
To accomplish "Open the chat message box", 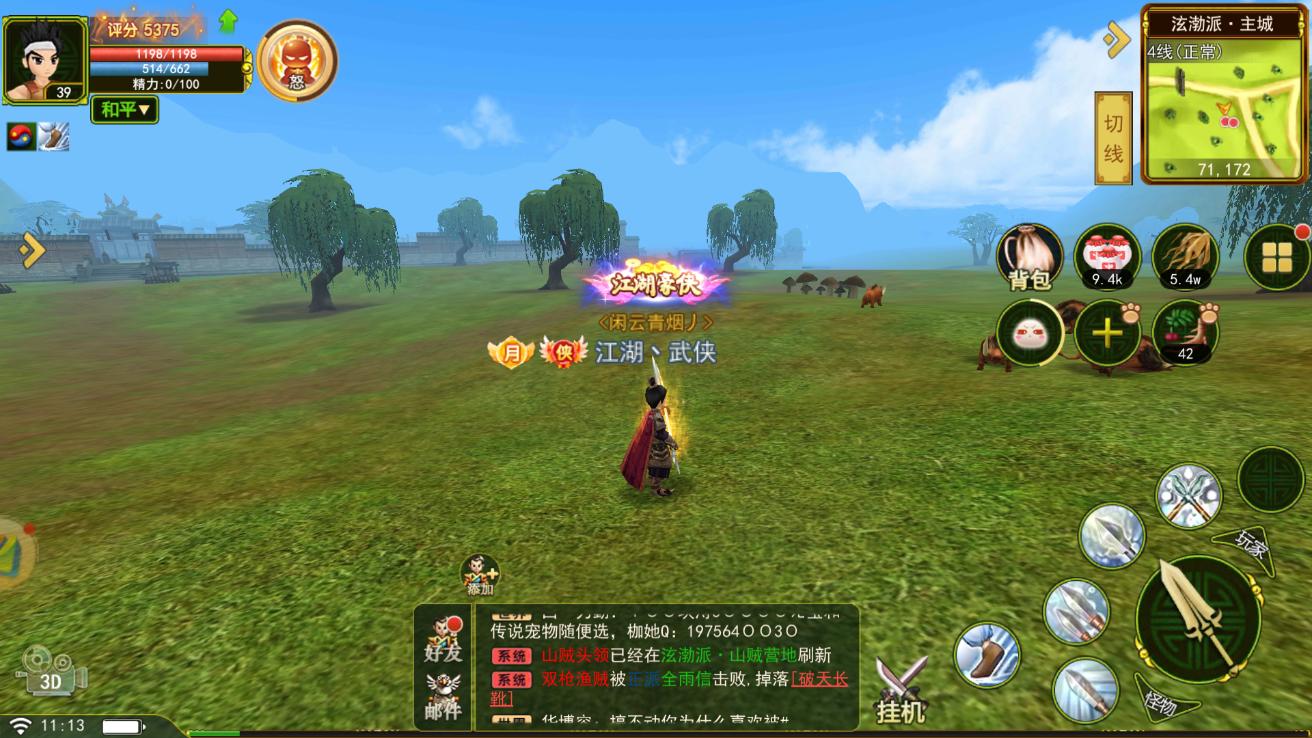I will coord(667,665).
